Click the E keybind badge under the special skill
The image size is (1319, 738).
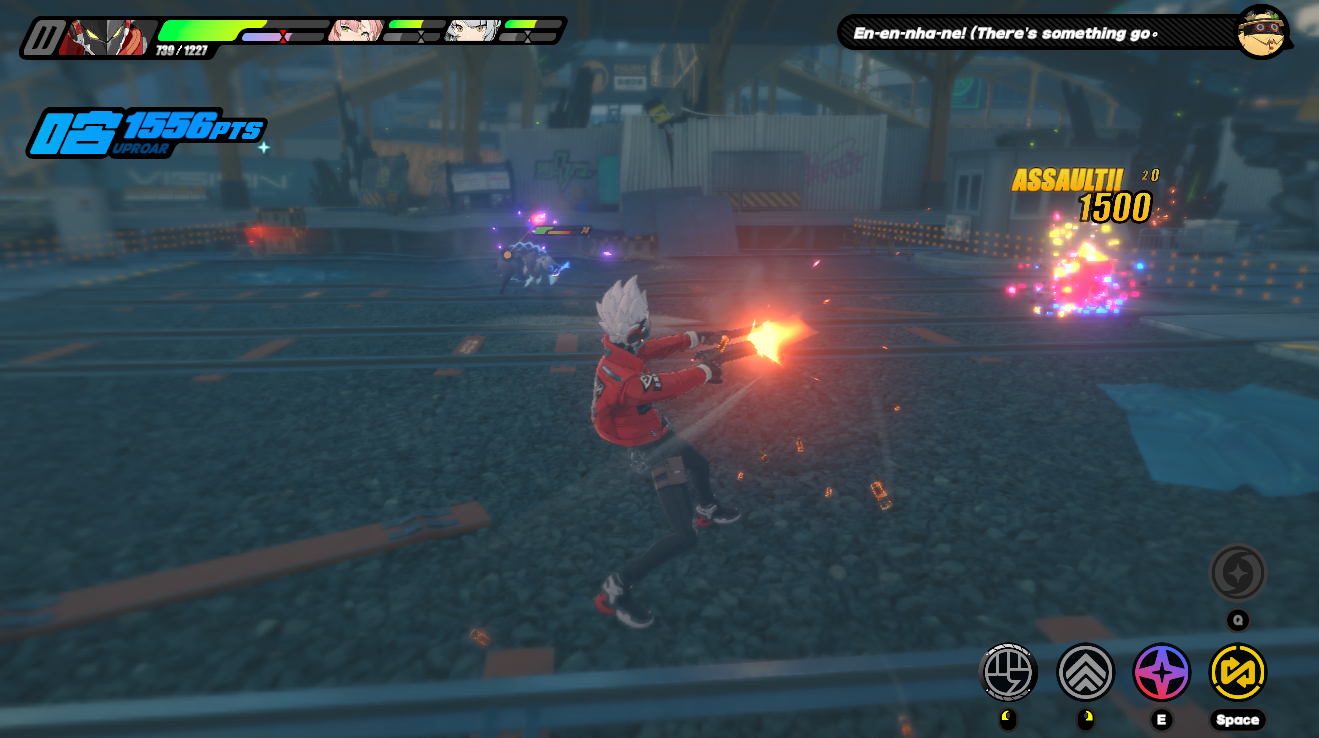point(1161,719)
